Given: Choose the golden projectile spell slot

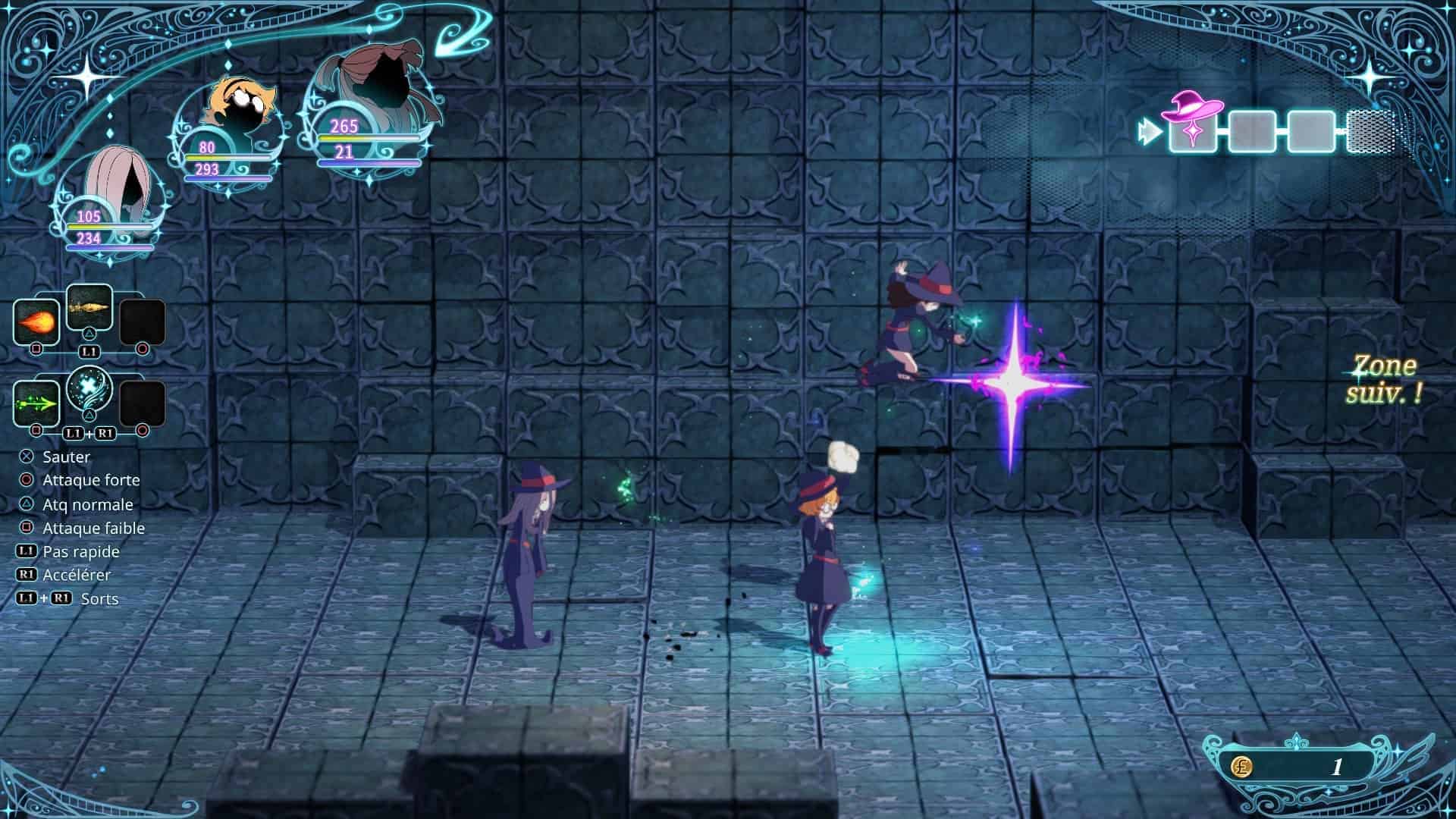Looking at the screenshot, I should tap(89, 306).
